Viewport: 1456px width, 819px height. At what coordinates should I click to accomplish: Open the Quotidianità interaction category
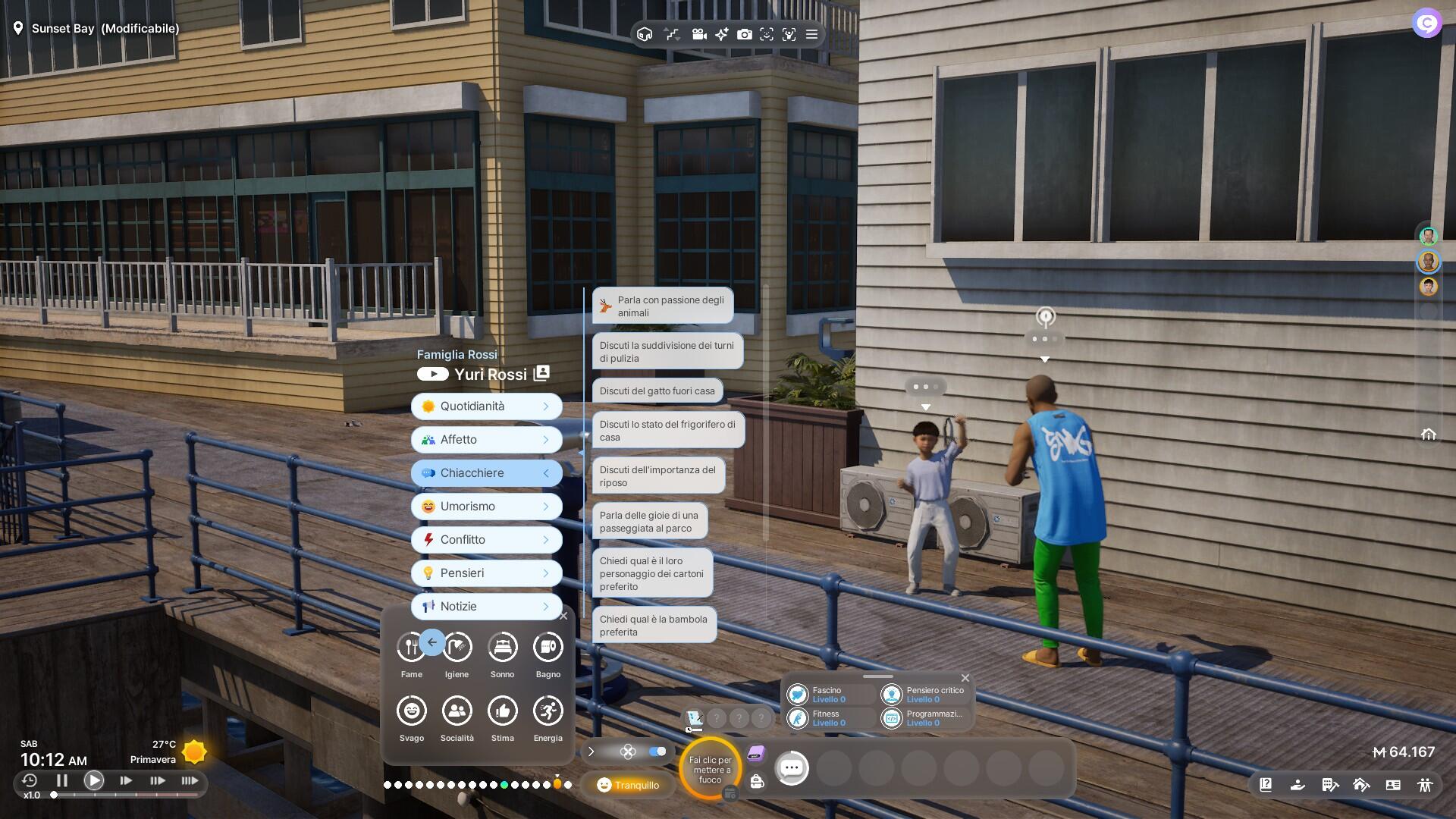[x=486, y=406]
